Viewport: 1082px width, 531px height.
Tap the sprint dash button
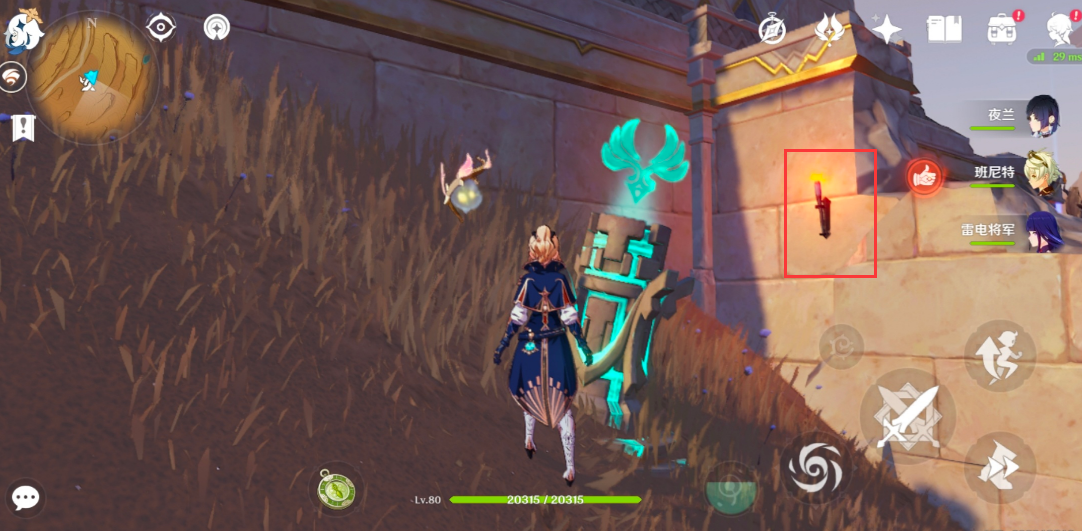point(999,466)
